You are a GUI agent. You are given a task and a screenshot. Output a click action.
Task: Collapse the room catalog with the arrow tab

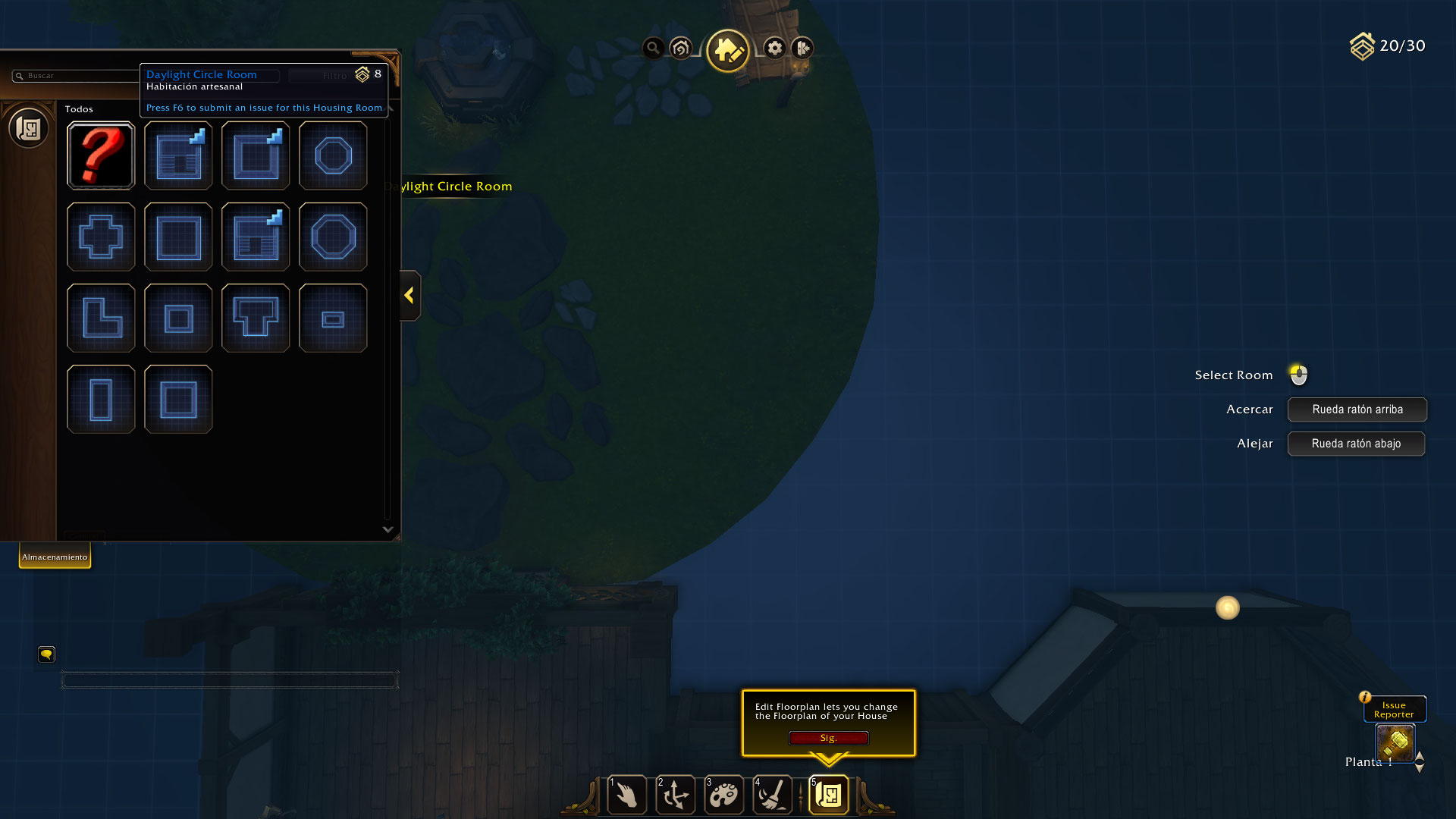pyautogui.click(x=409, y=295)
